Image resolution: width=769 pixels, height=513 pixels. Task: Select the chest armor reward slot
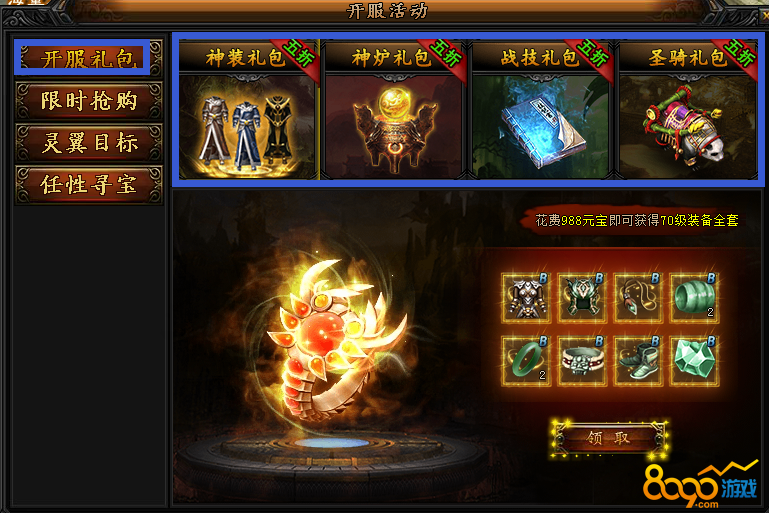pos(523,294)
